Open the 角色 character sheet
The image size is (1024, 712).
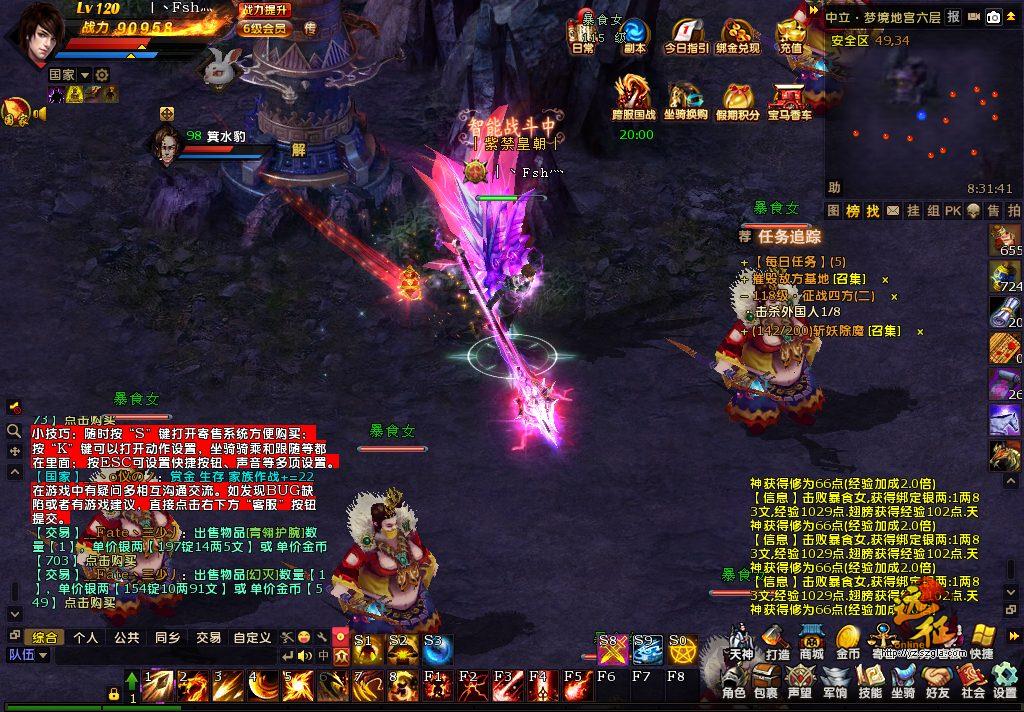coord(734,680)
